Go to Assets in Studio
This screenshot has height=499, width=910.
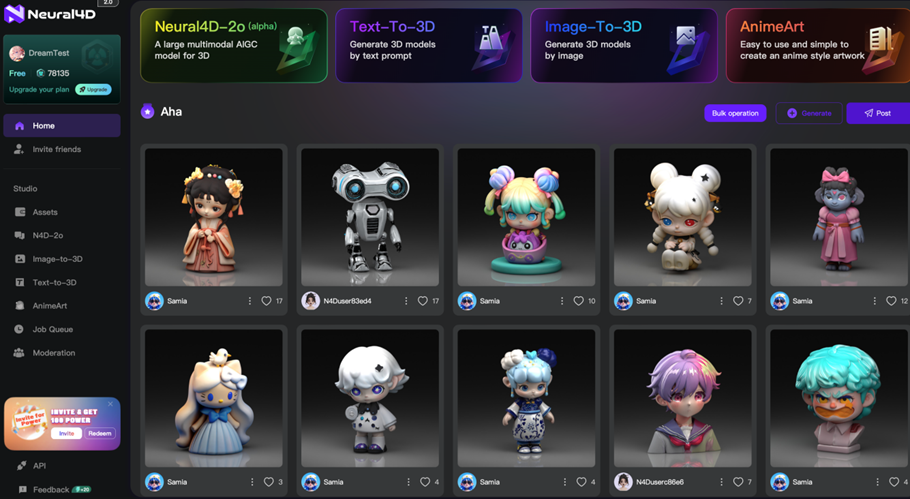click(45, 212)
